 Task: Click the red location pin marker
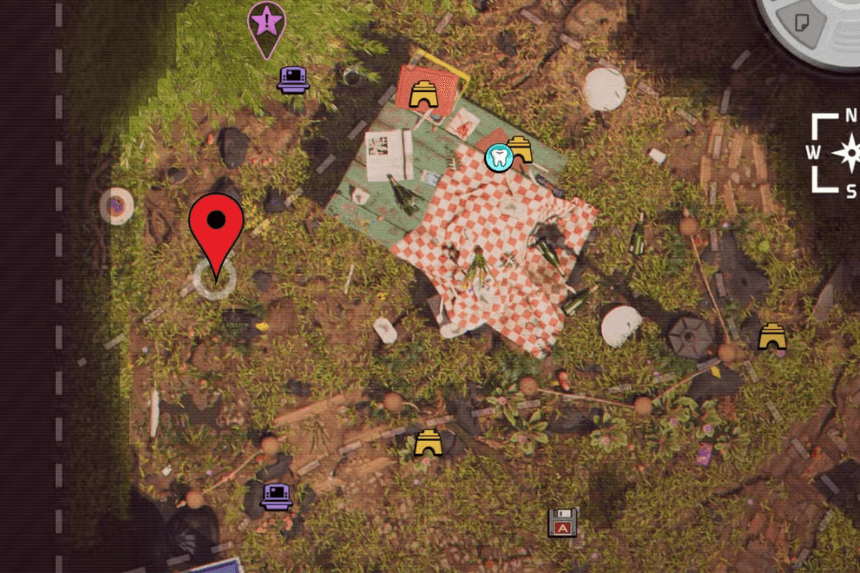pos(216,225)
